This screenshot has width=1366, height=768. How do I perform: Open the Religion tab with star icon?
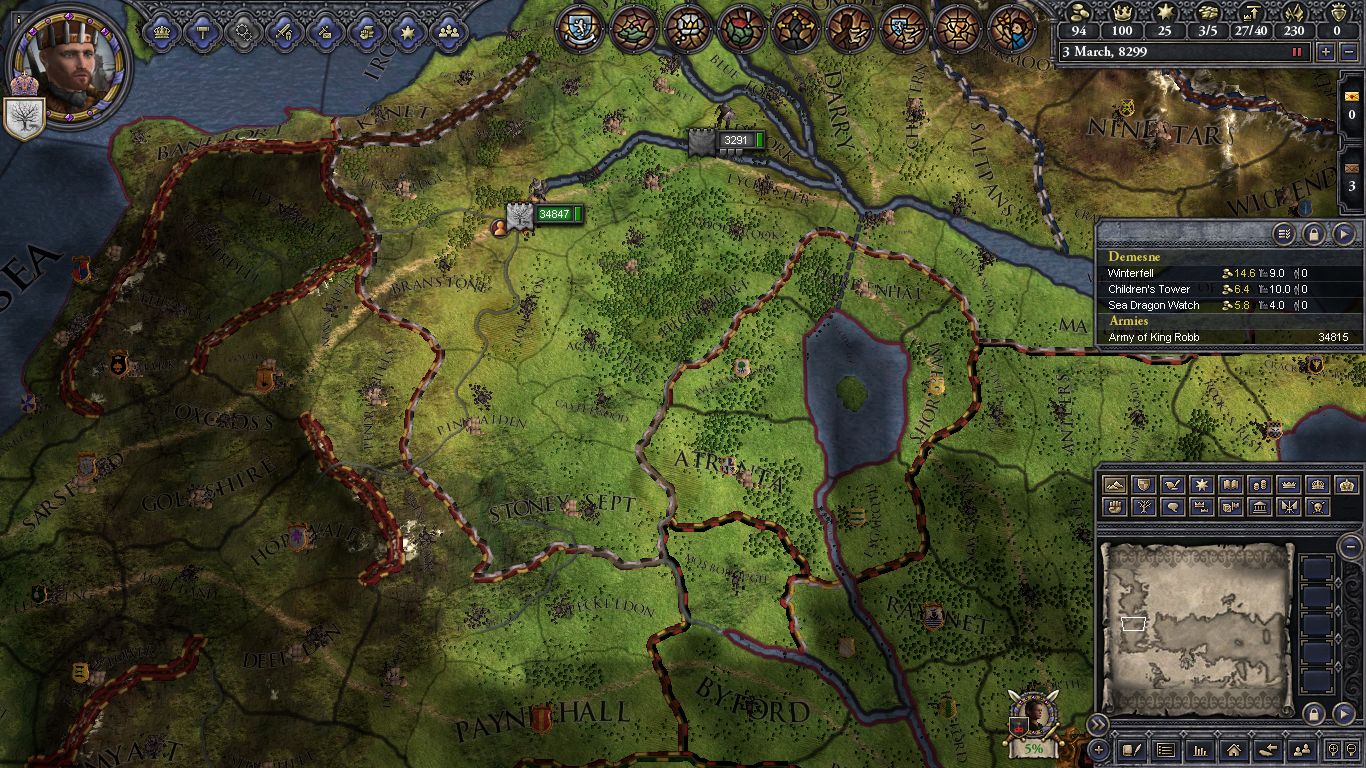point(408,31)
